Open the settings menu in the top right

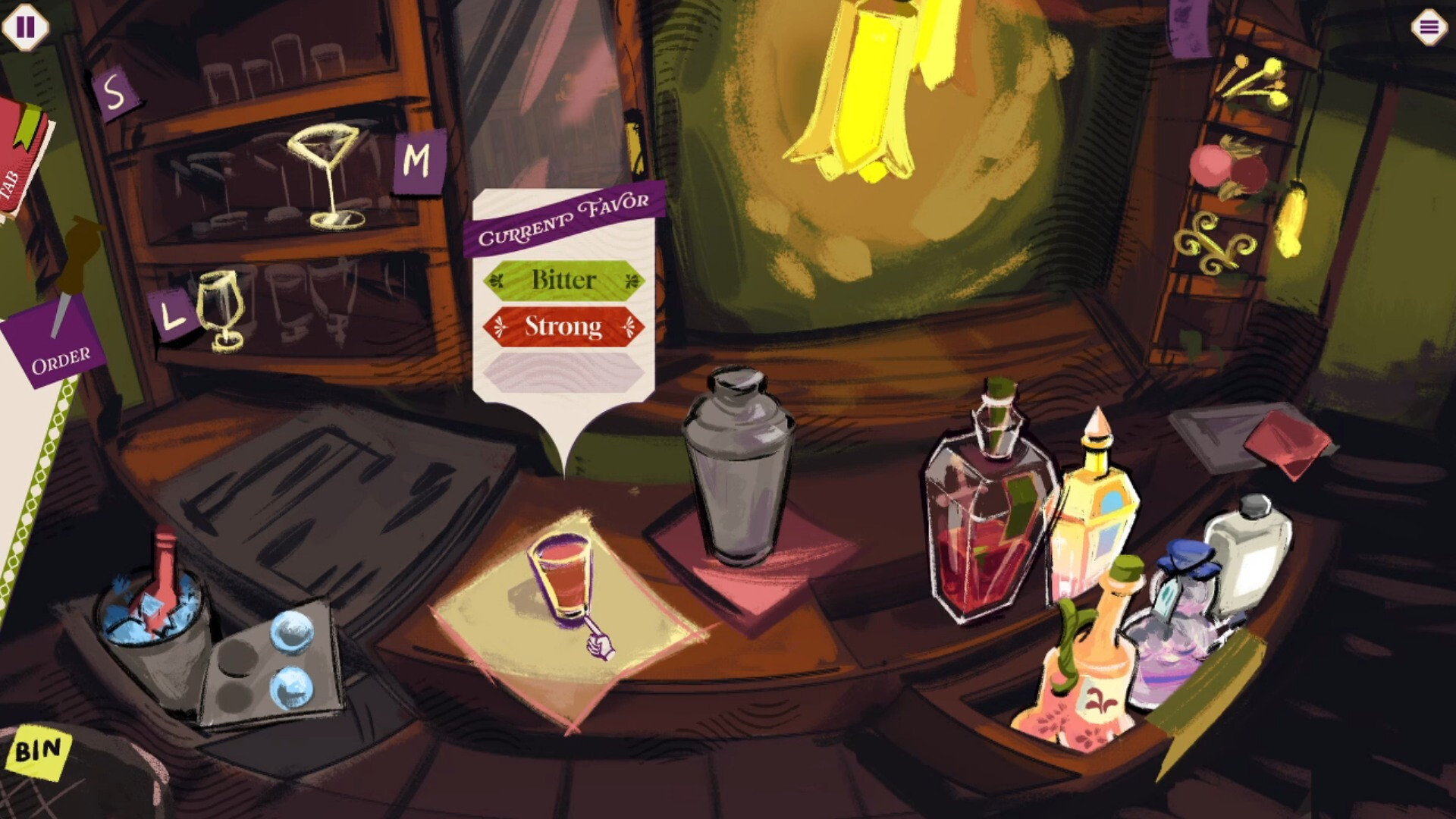tap(1429, 27)
